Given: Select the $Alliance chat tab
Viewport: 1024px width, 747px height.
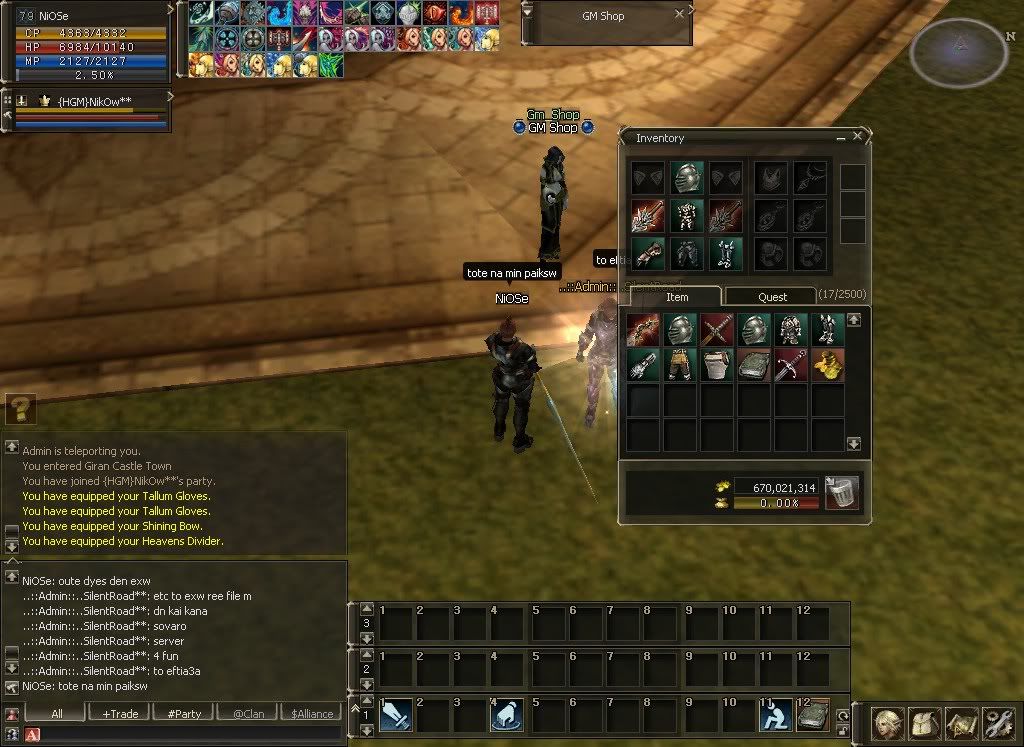Looking at the screenshot, I should 312,713.
